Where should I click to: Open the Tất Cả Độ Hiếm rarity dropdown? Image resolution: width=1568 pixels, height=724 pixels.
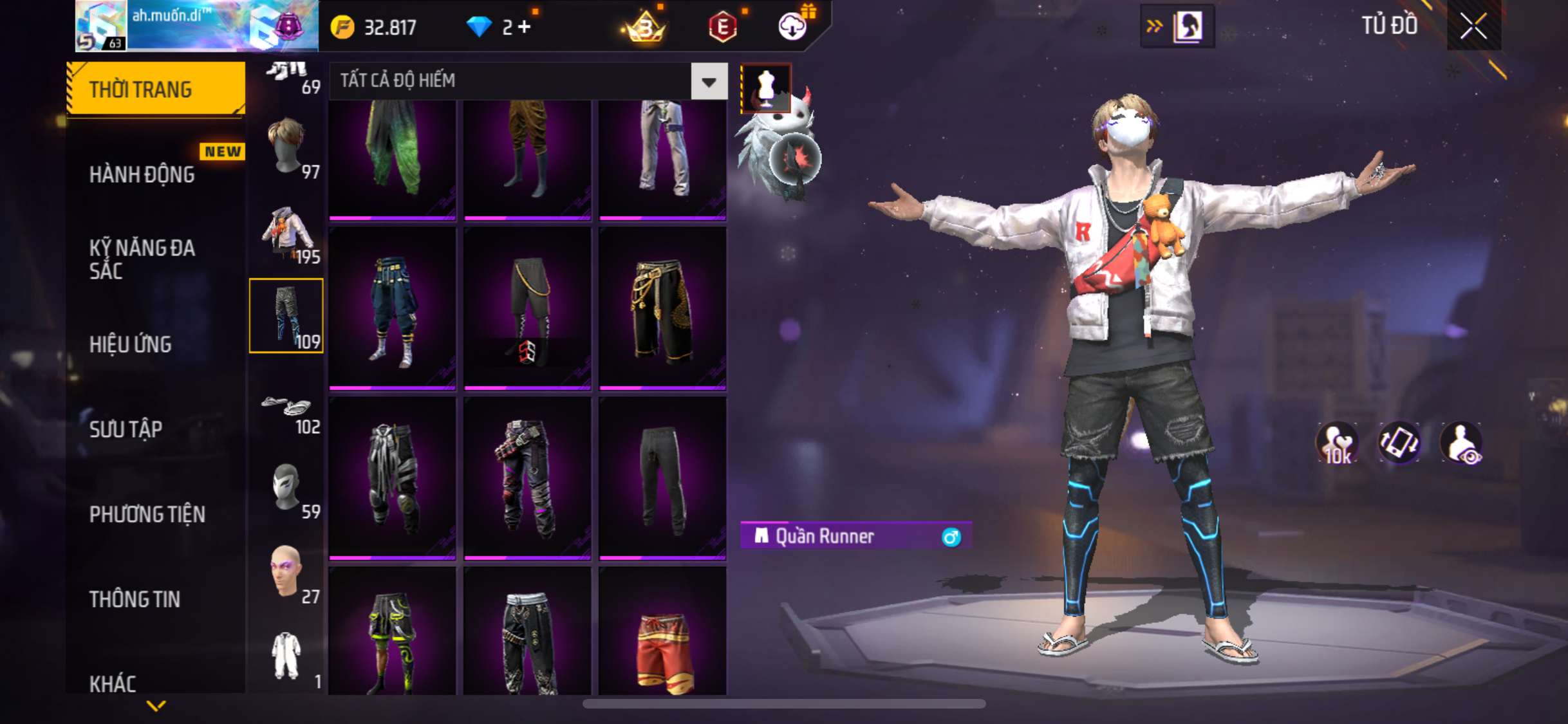tap(709, 82)
